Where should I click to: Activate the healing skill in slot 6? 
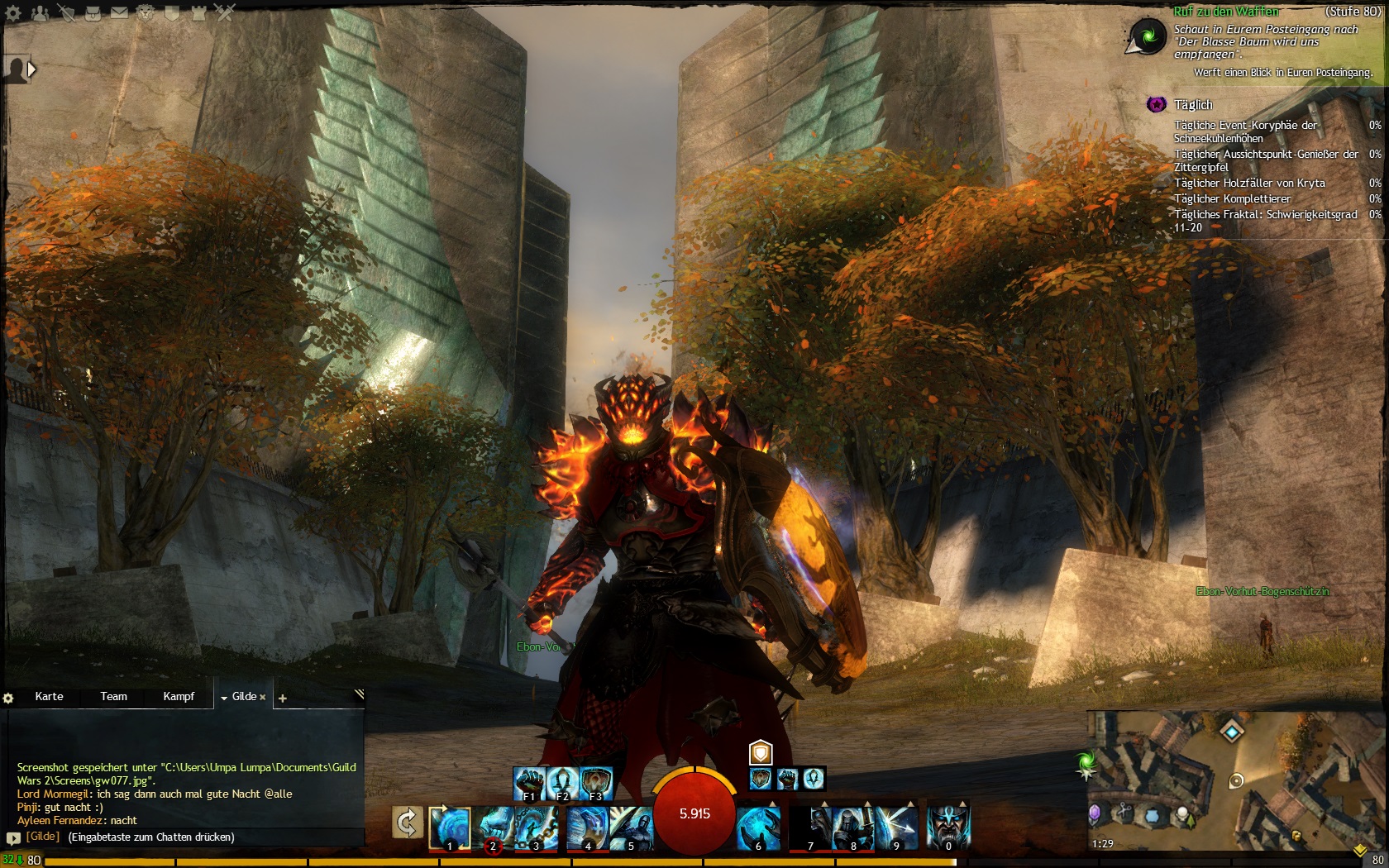[x=758, y=827]
